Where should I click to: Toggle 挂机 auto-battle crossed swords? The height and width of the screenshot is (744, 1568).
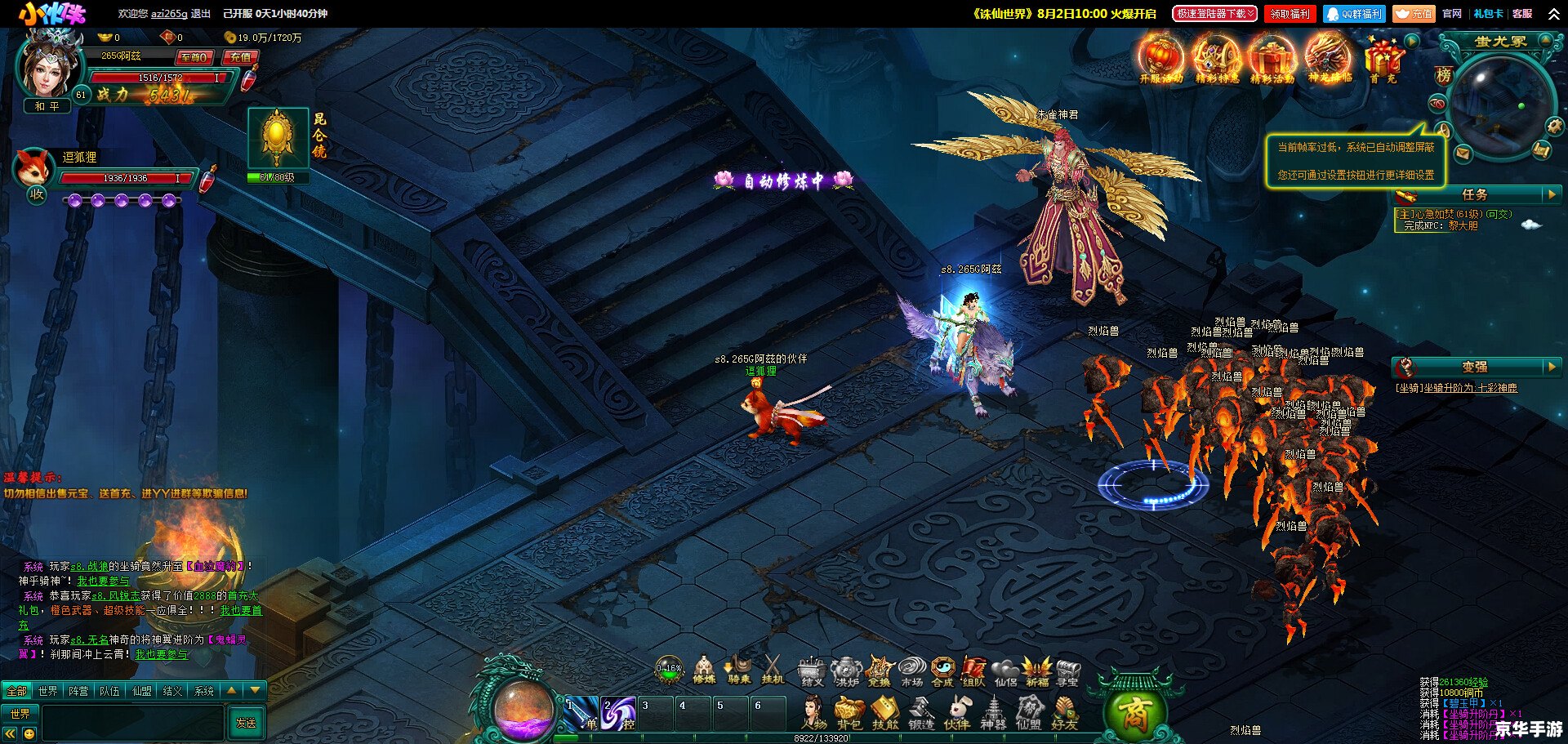tap(772, 670)
